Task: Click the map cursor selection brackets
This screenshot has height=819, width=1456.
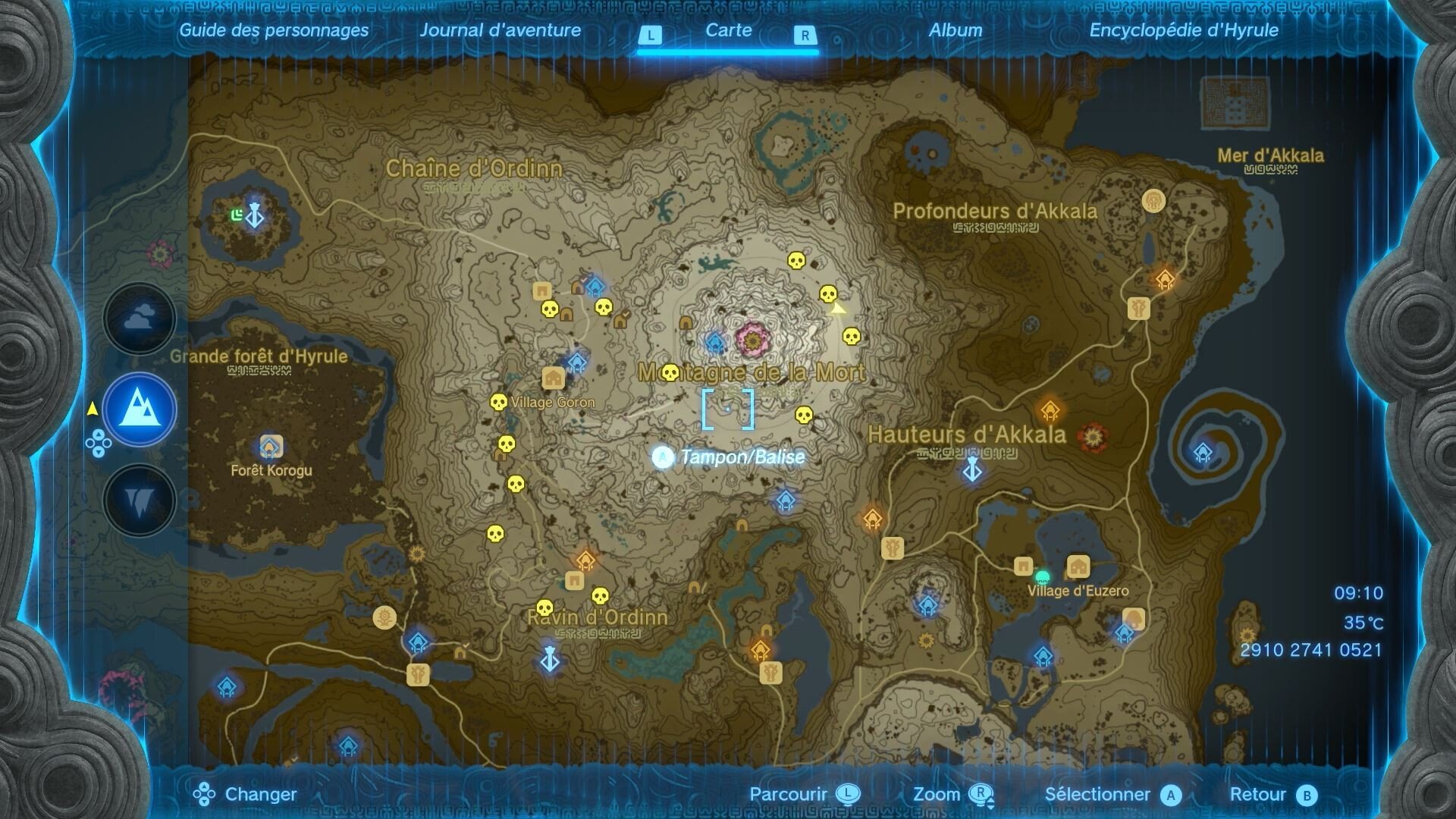Action: (x=729, y=409)
